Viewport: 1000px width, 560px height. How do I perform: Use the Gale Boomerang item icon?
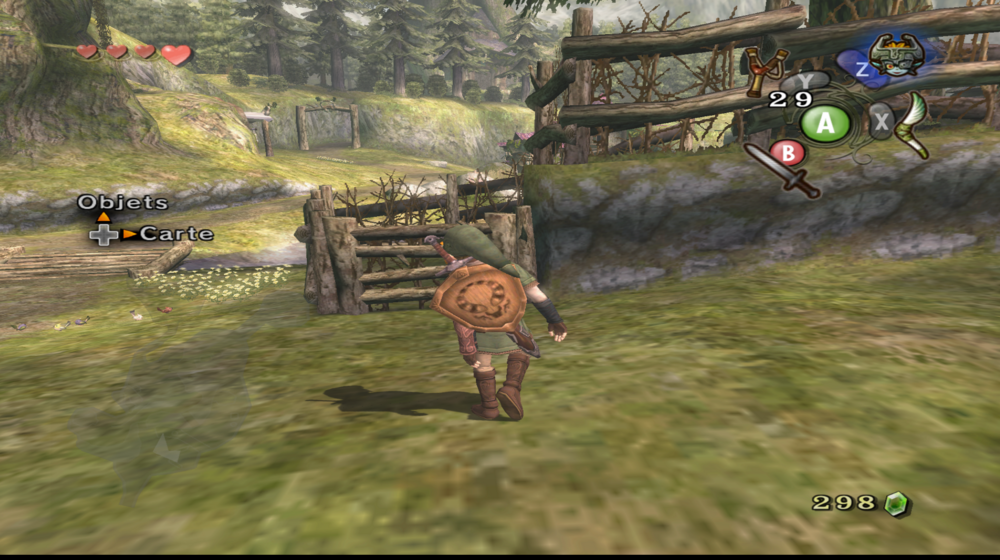(914, 124)
